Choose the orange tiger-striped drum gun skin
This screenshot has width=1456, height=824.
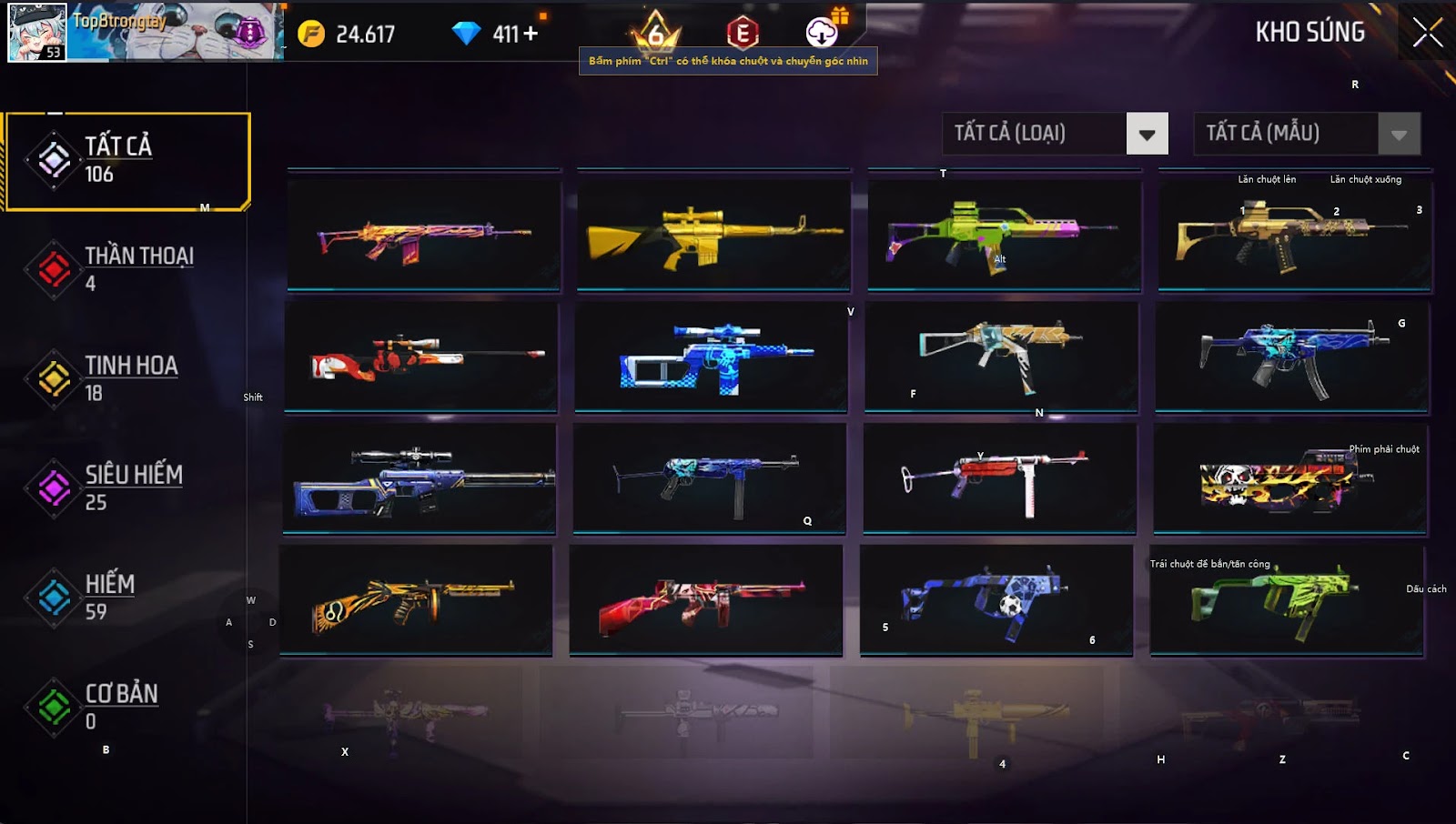(x=416, y=599)
